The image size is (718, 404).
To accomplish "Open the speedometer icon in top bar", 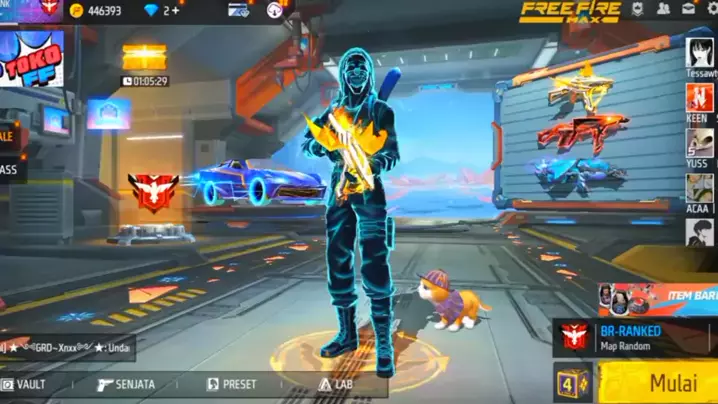I will tap(275, 10).
